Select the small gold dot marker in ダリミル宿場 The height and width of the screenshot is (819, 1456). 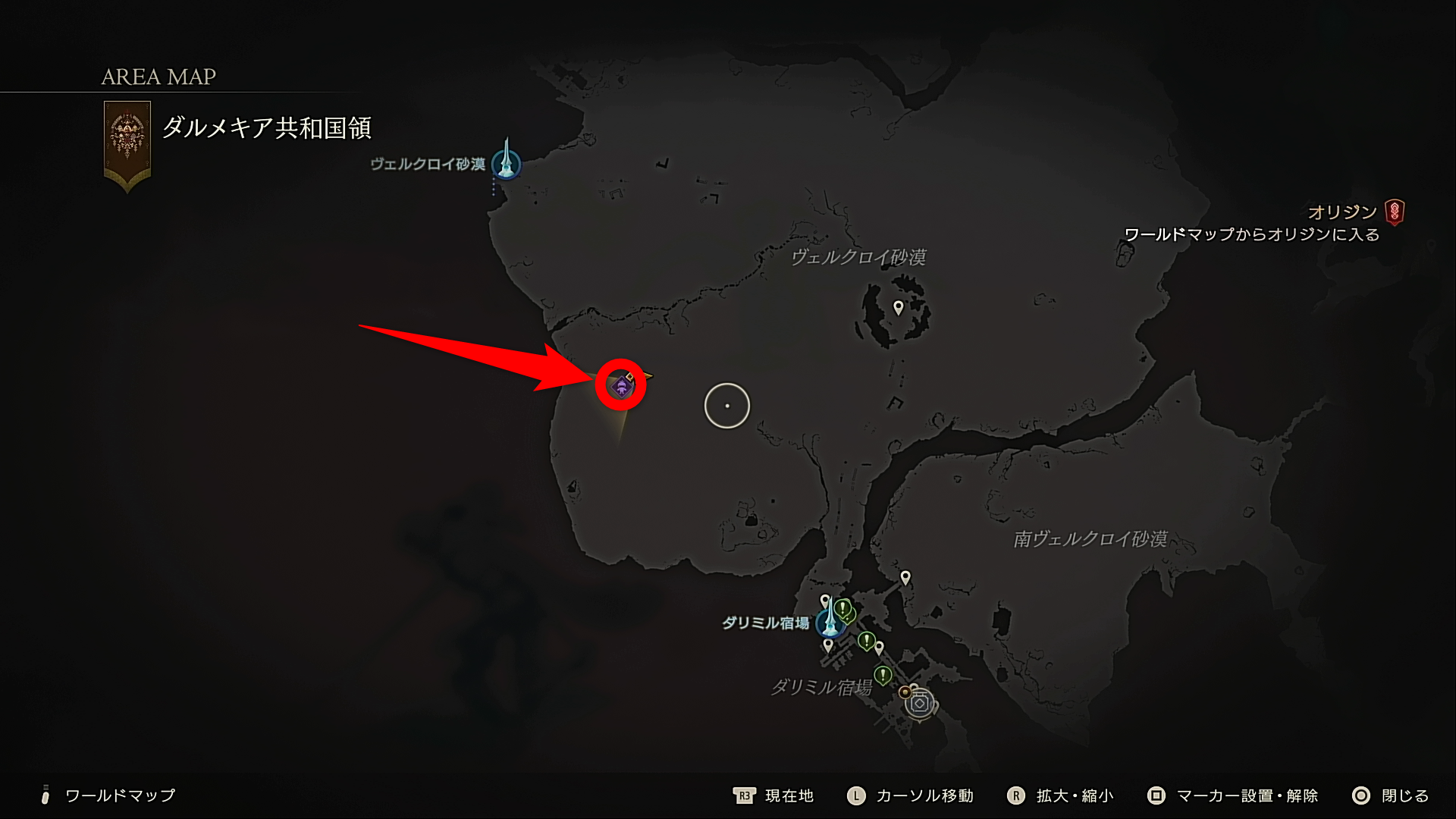(904, 692)
